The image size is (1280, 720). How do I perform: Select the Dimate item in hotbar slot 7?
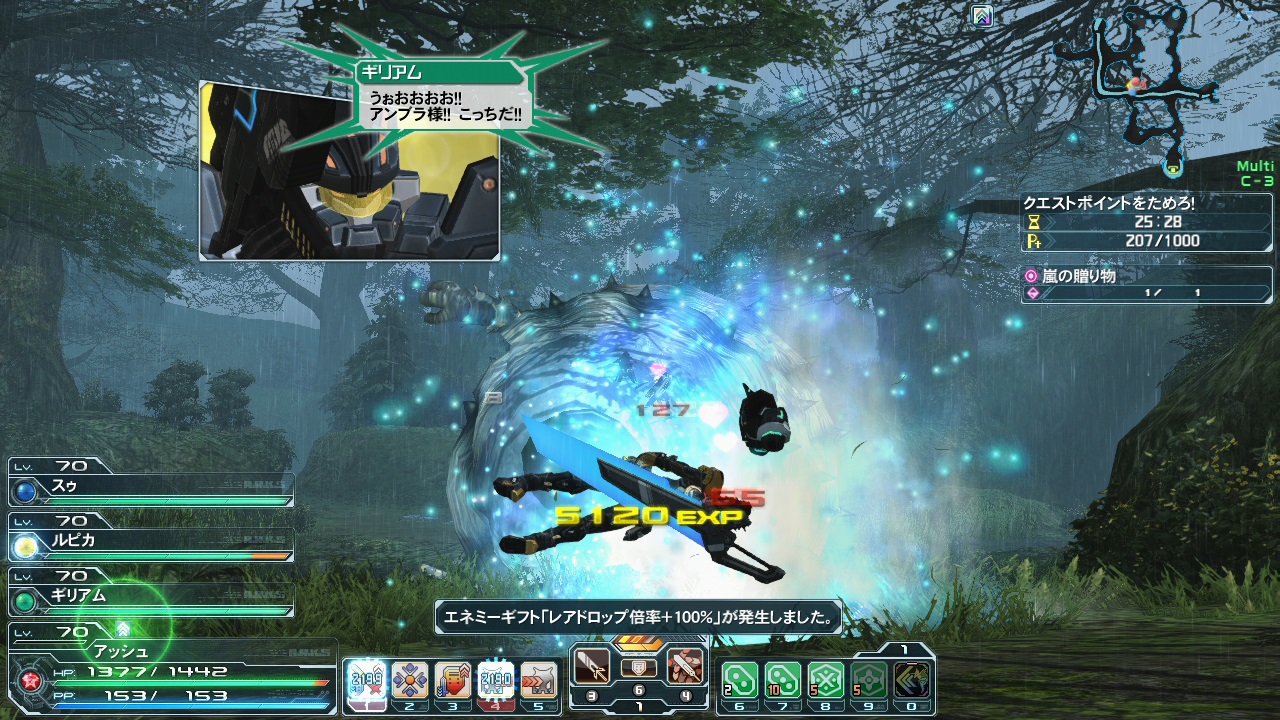(x=781, y=679)
